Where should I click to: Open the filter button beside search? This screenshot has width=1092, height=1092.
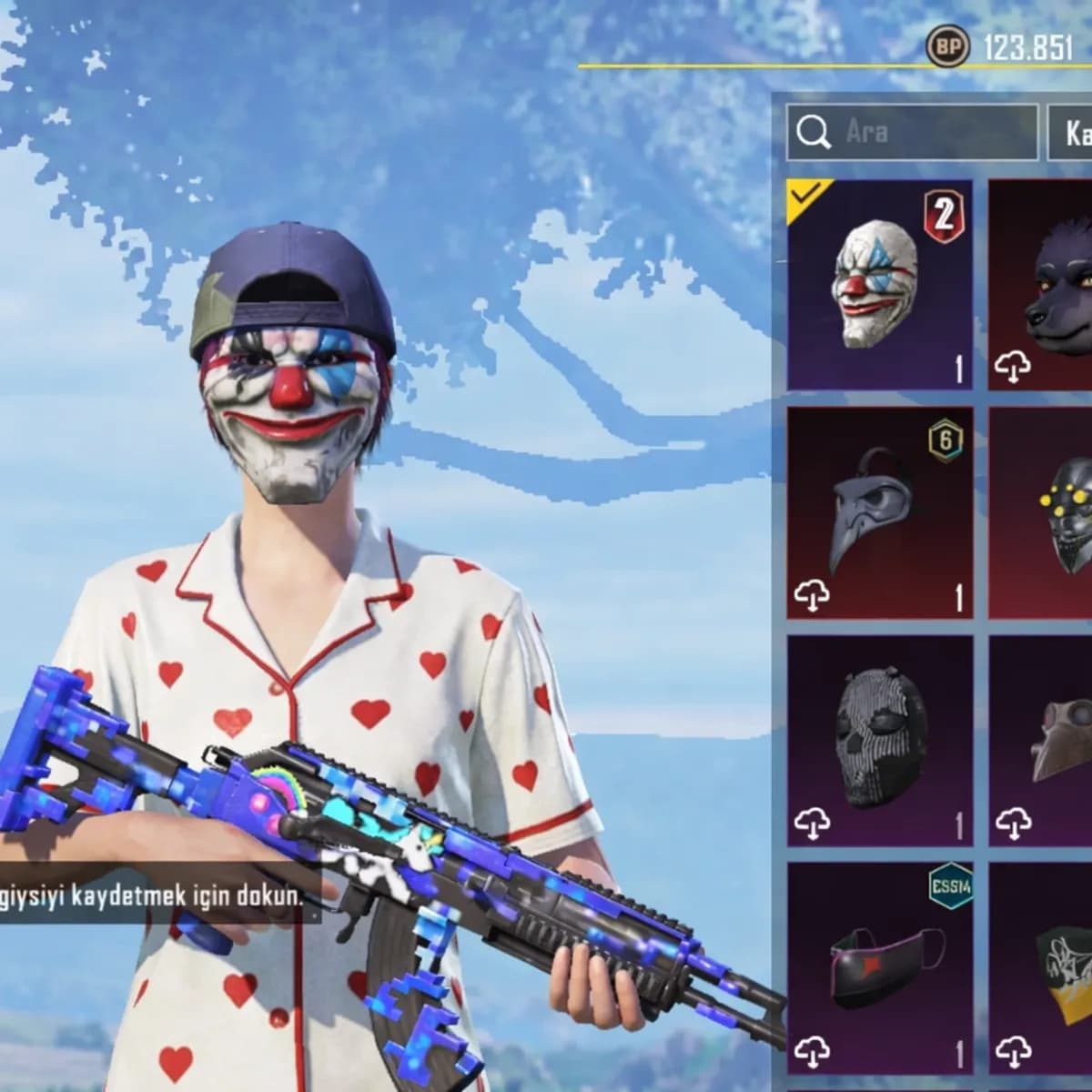click(1072, 133)
